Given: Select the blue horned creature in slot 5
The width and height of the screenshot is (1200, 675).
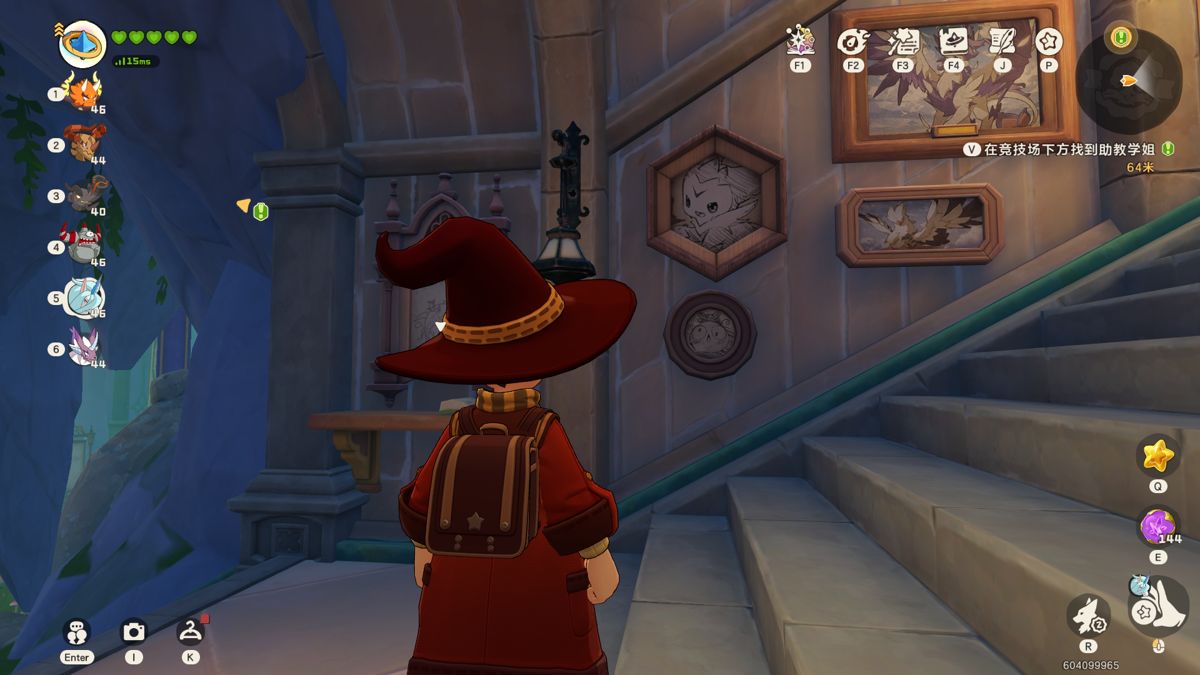Looking at the screenshot, I should (84, 296).
